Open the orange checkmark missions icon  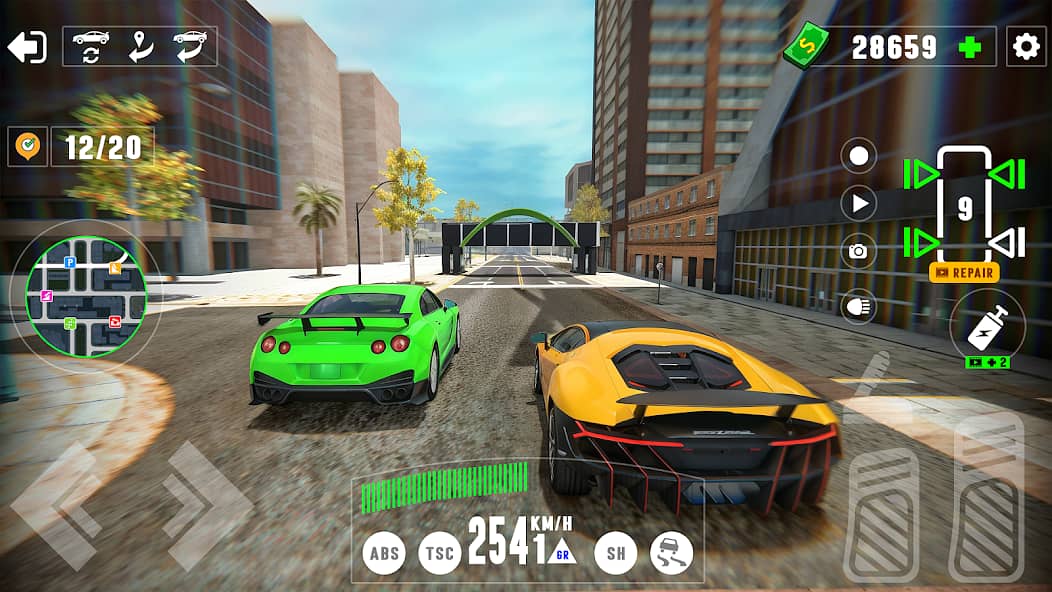pos(27,147)
